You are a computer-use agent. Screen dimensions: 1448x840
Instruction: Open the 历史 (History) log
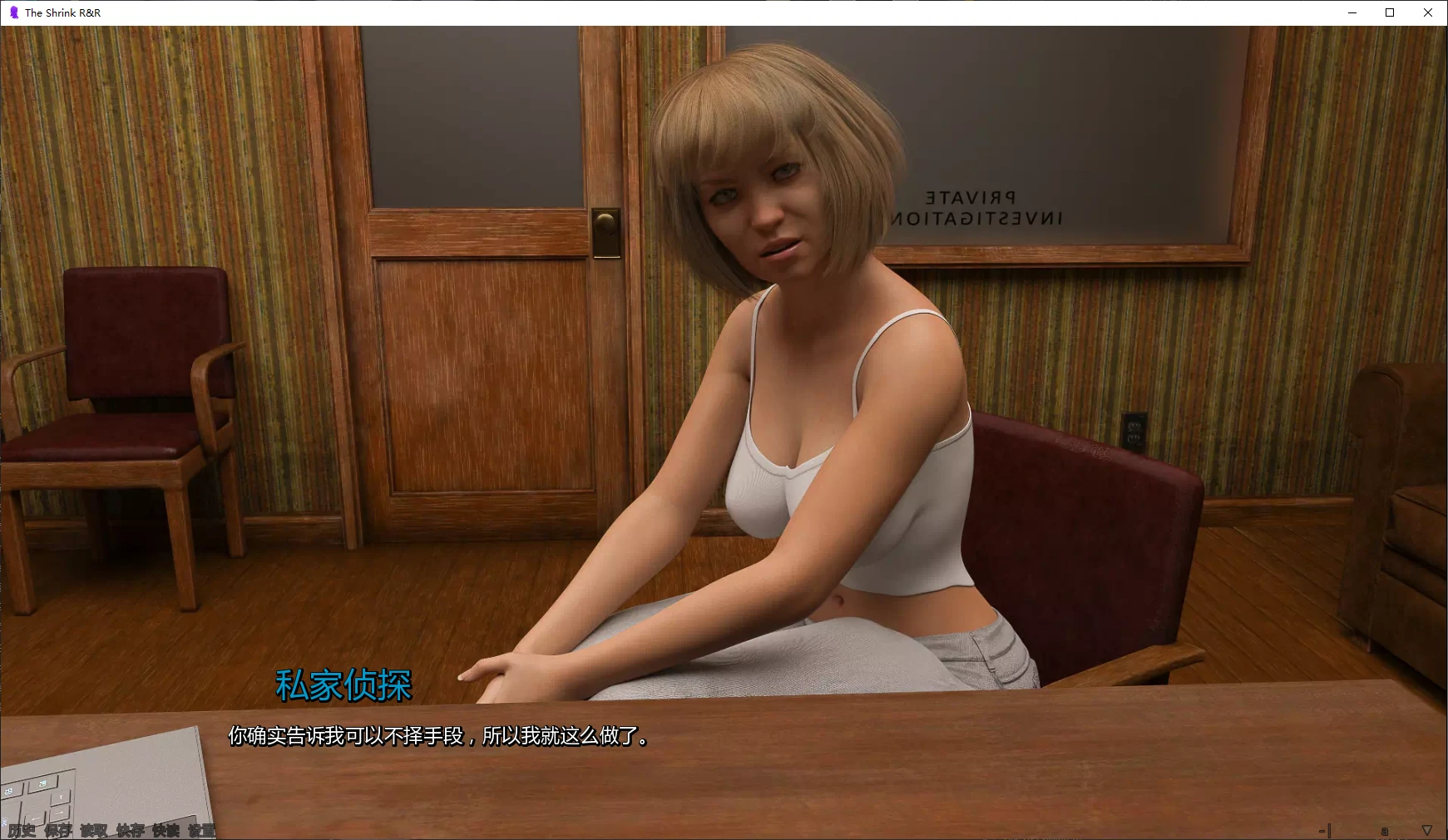[x=22, y=830]
